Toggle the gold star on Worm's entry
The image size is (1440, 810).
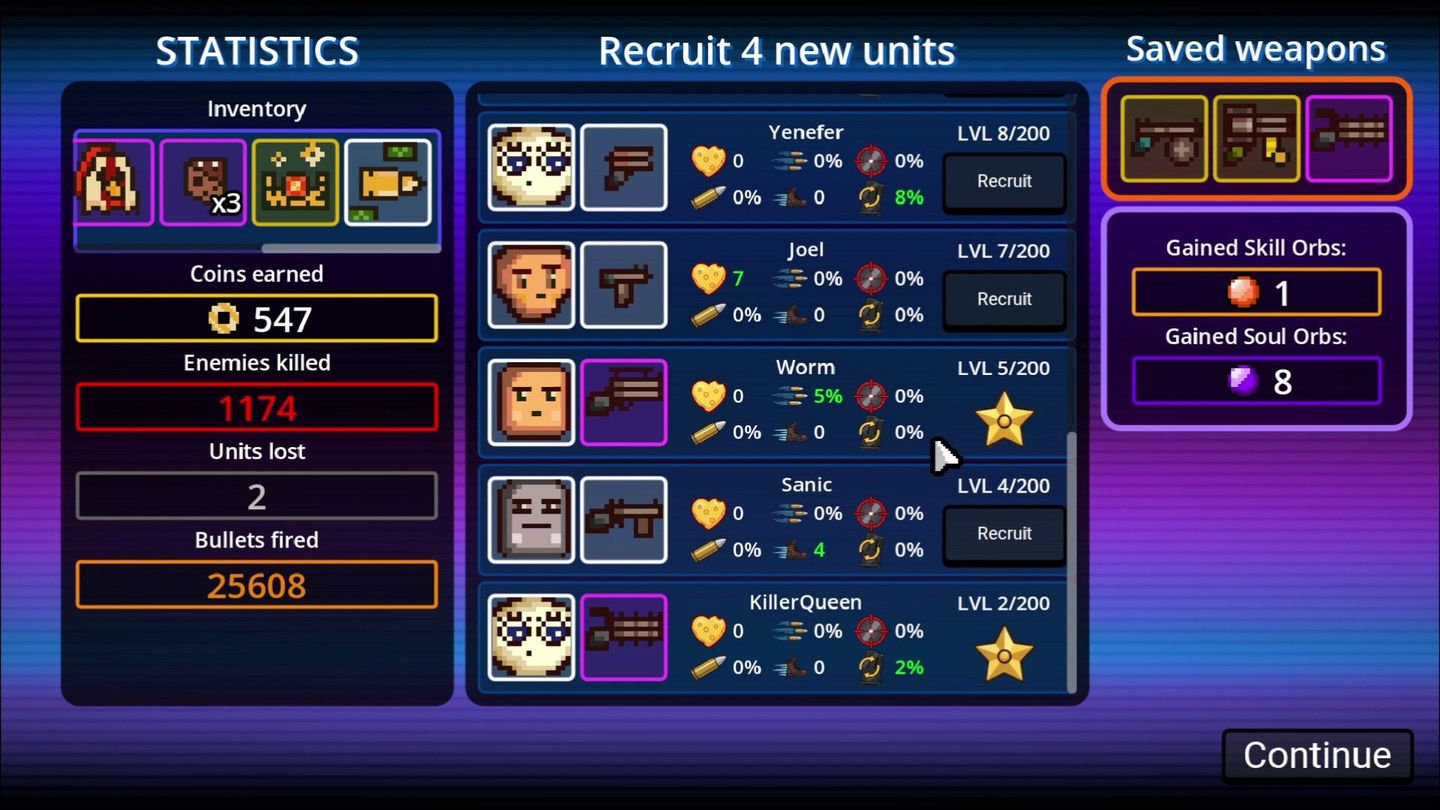tap(1003, 417)
